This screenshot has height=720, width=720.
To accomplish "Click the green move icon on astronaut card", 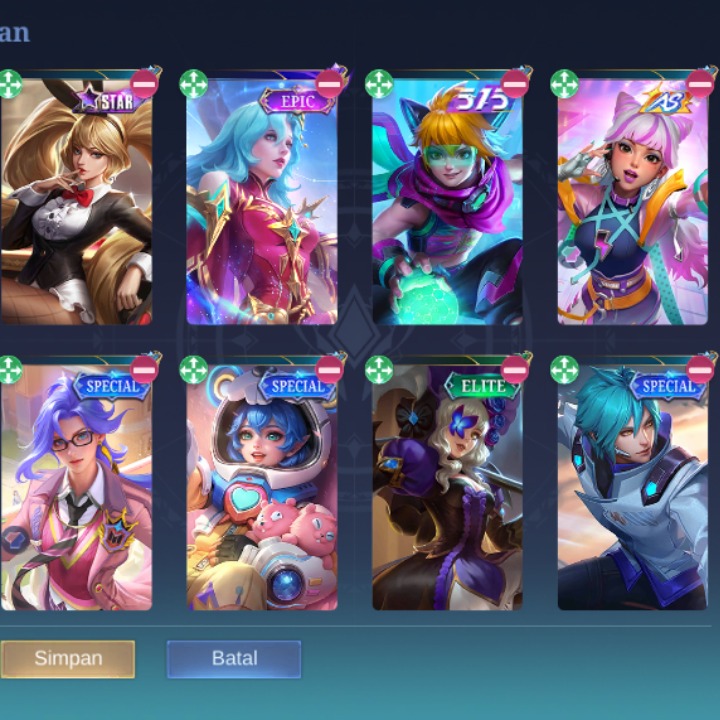I will [194, 370].
